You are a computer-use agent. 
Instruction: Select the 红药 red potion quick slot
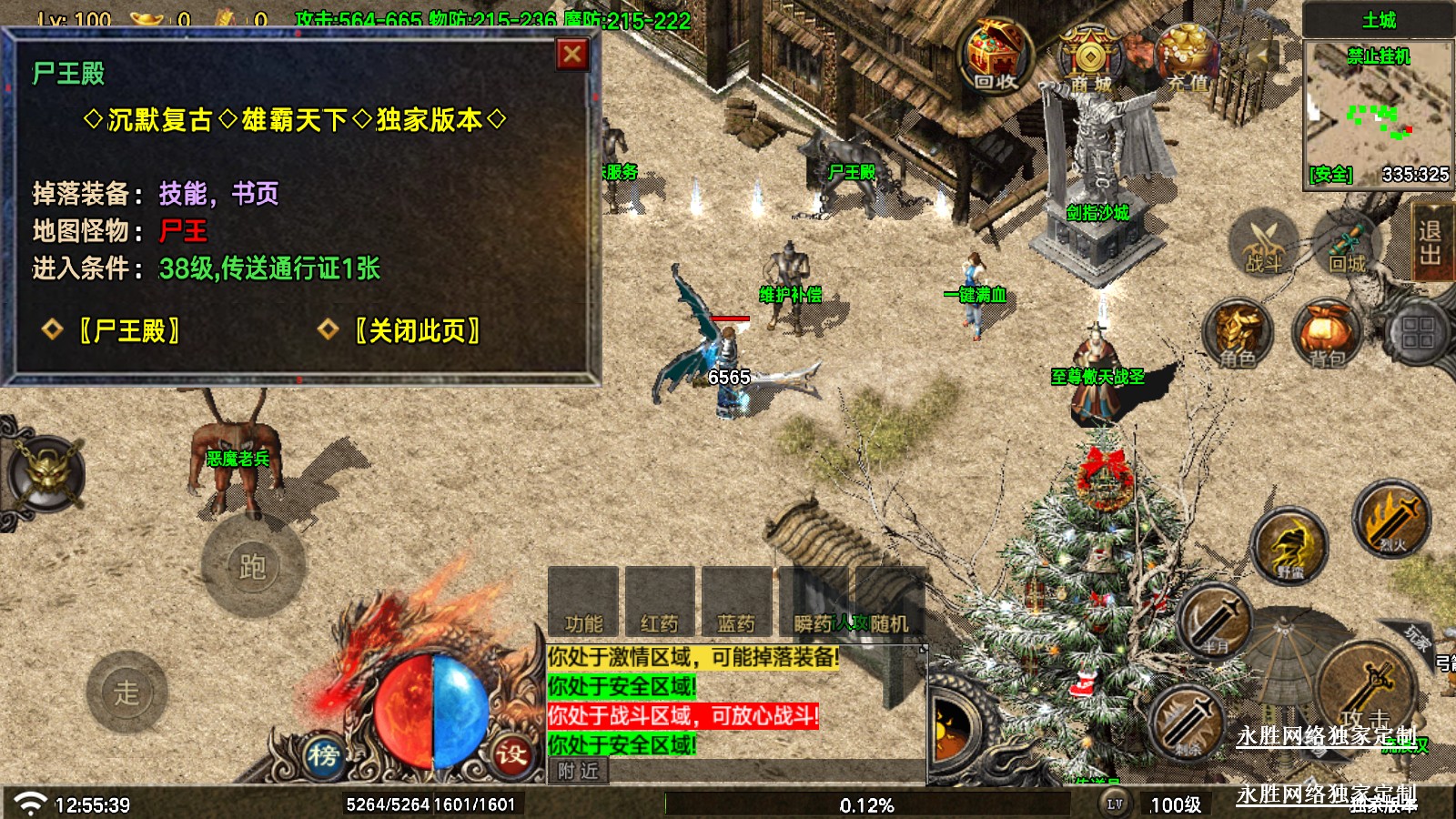coord(660,602)
